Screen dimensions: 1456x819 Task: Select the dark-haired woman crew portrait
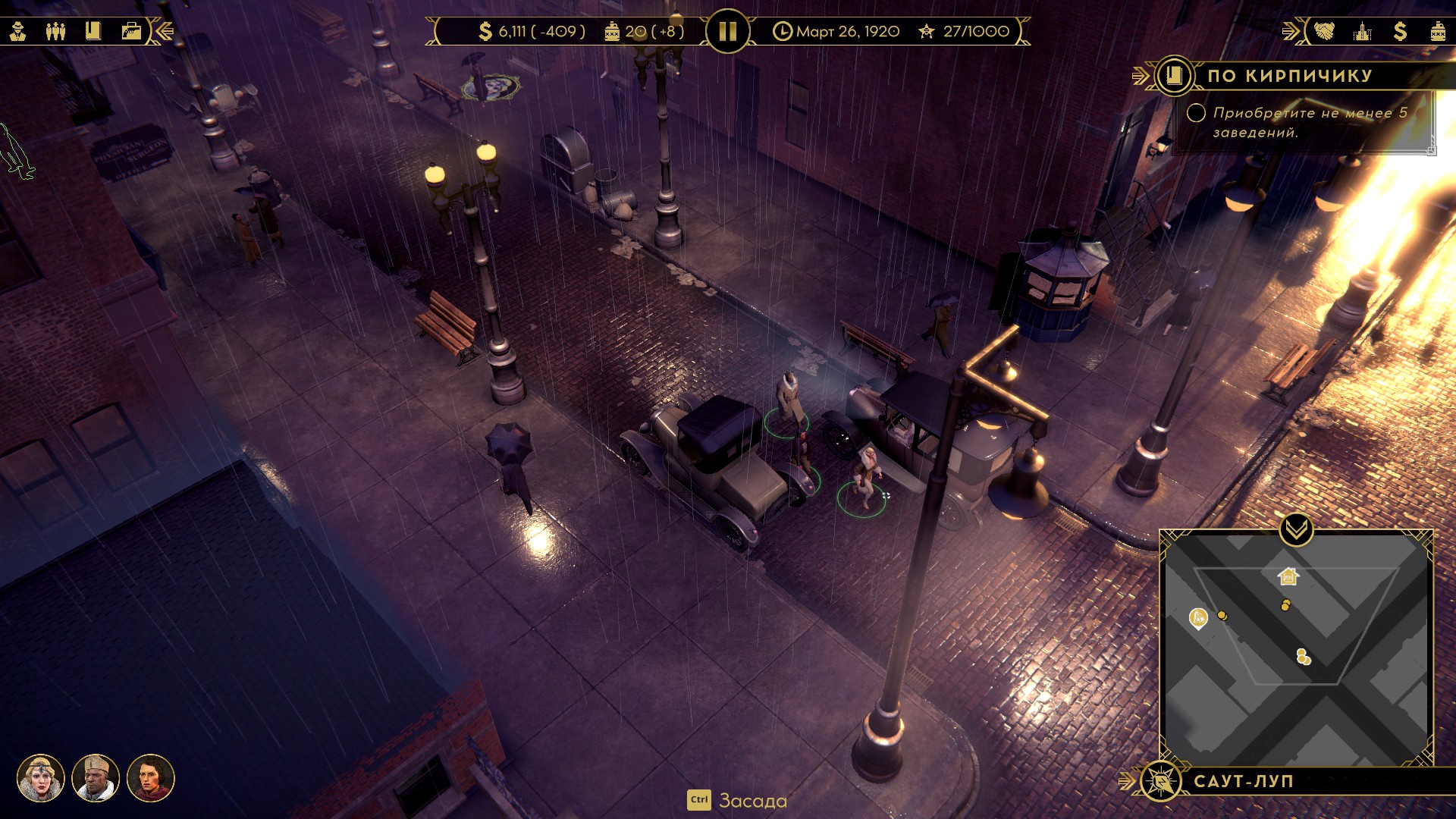tap(150, 778)
